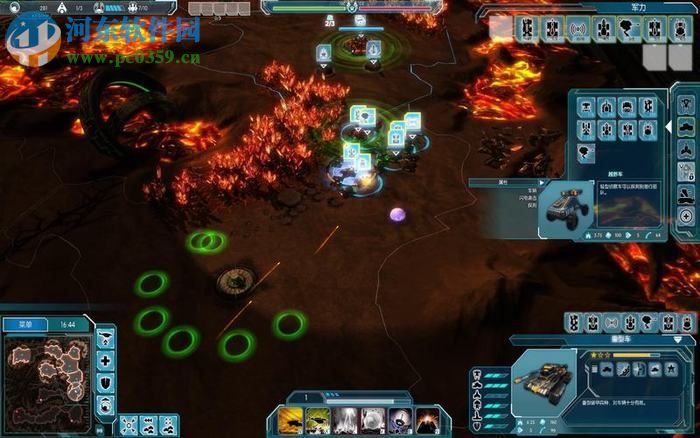Activate the white sphere ability icon
The width and height of the screenshot is (700, 438).
point(373,419)
